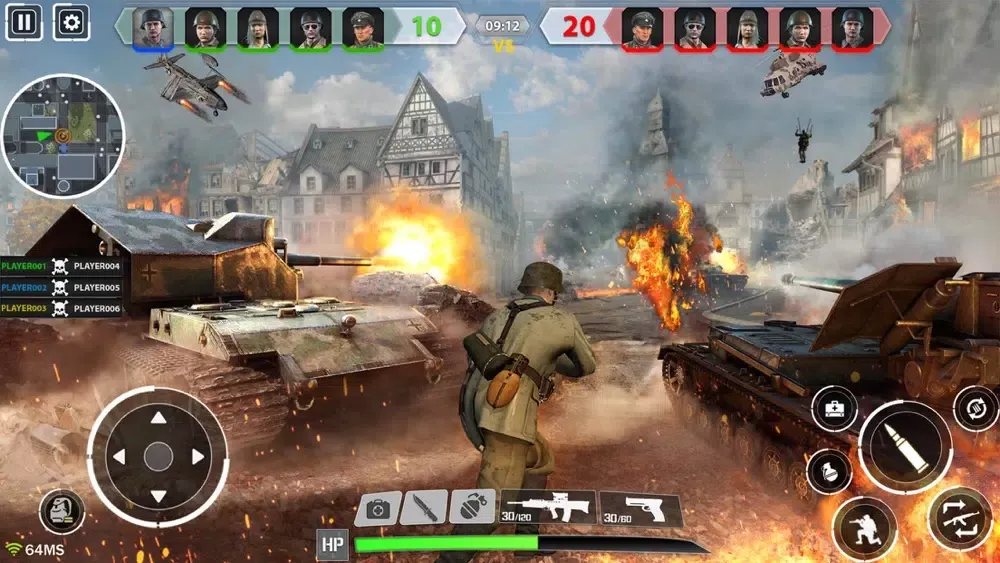The image size is (1000, 563).
Task: Throw a grenade with the round button
Action: point(829,472)
